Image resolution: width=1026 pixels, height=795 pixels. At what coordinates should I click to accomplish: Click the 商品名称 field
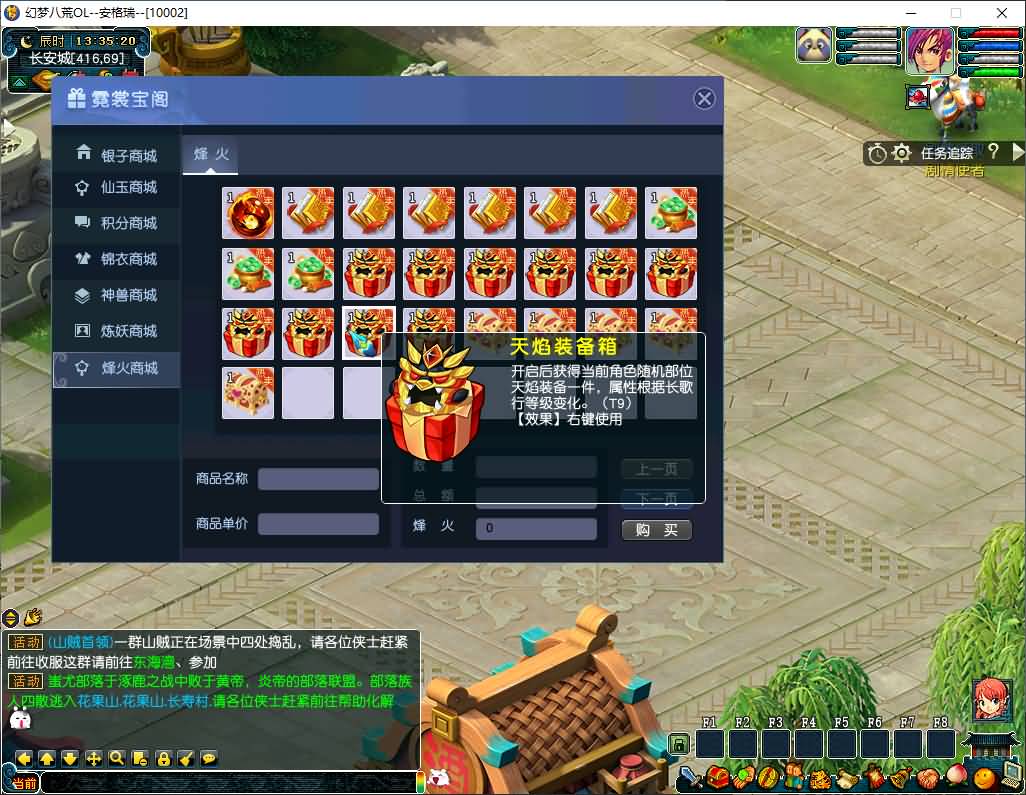[x=318, y=479]
